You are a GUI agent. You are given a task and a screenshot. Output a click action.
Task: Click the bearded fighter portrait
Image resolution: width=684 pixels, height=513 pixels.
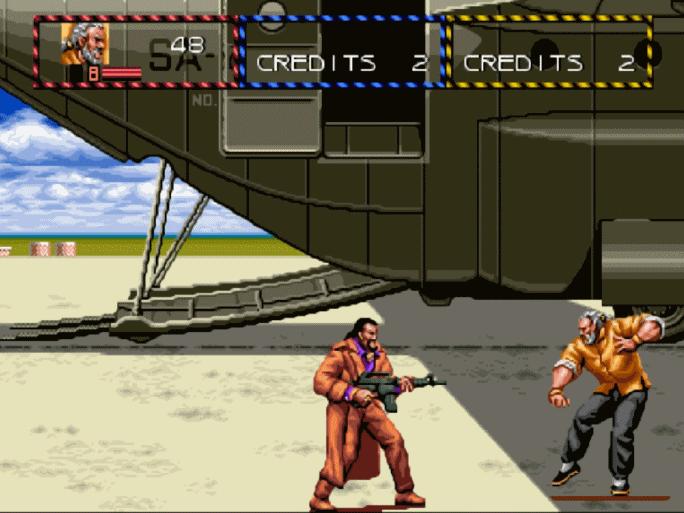coord(84,44)
